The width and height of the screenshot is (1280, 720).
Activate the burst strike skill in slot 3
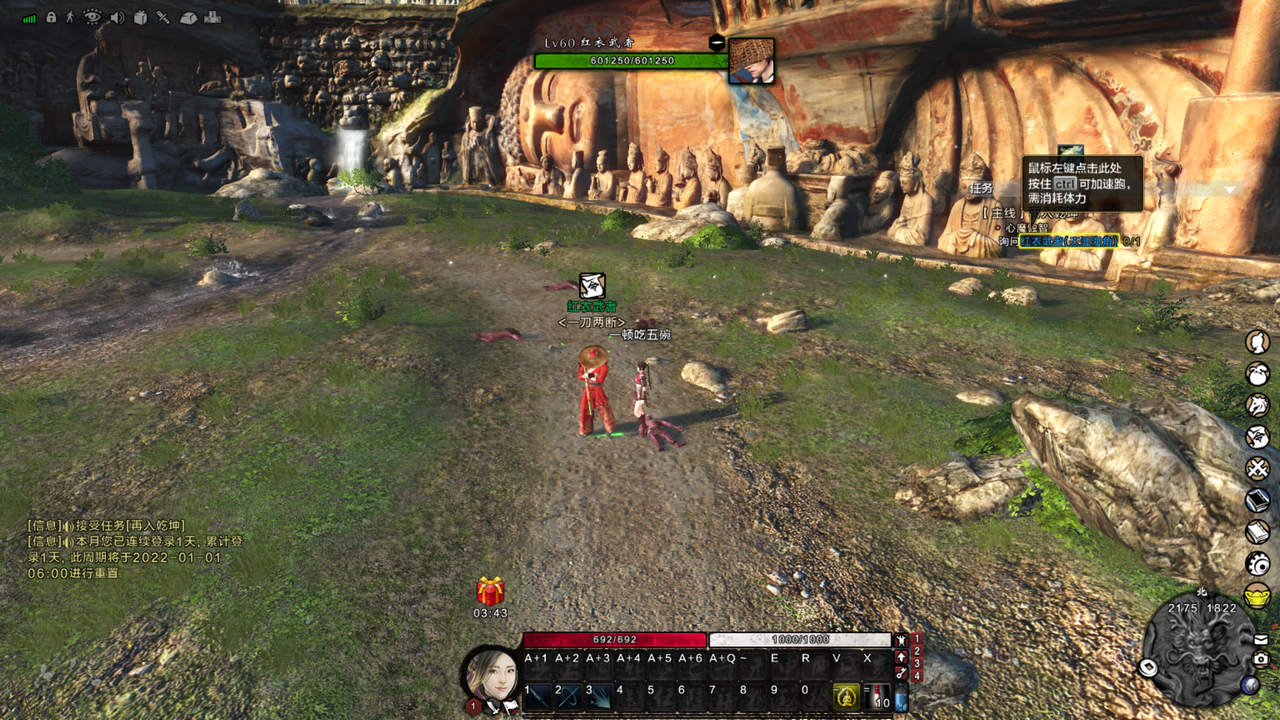coord(599,696)
